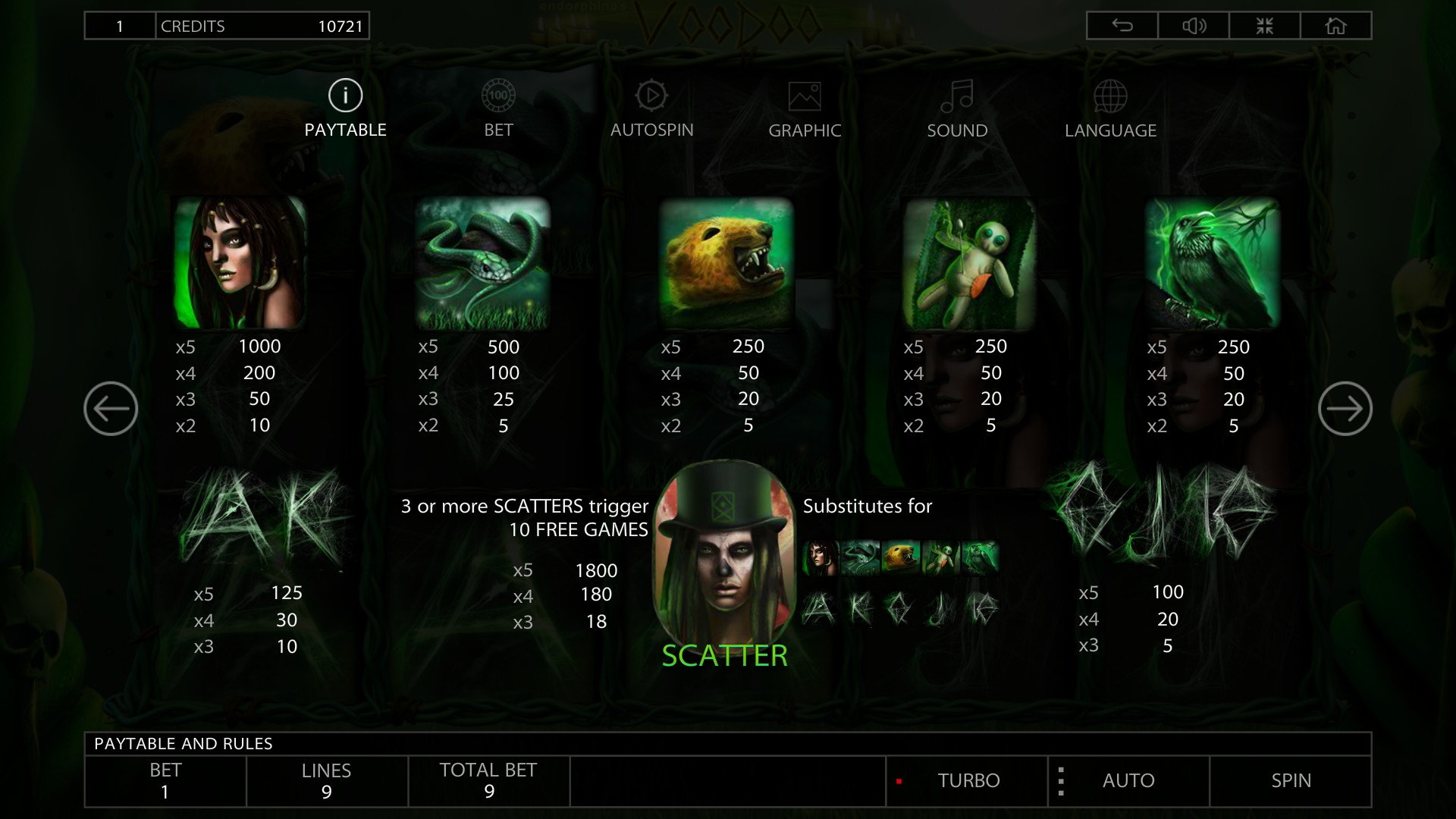Open autospin options via three-dot icon

pyautogui.click(x=1061, y=781)
